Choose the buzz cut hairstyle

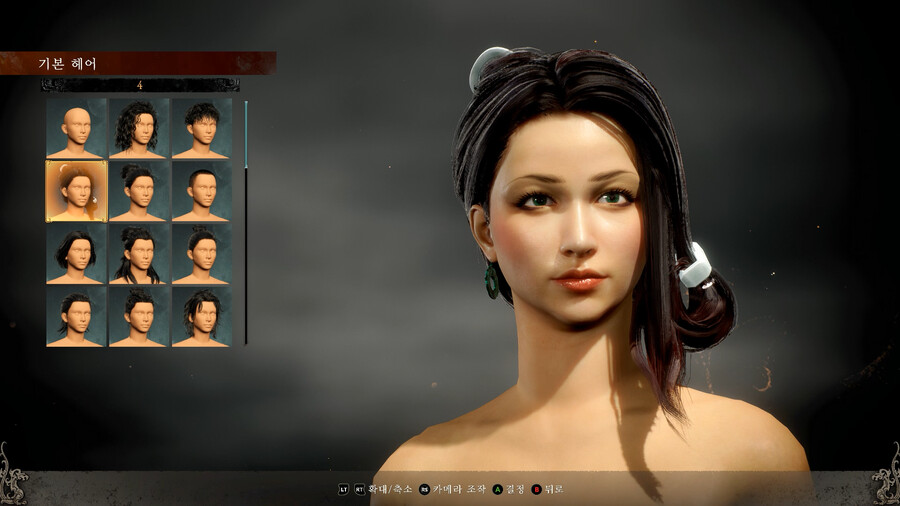tap(202, 191)
